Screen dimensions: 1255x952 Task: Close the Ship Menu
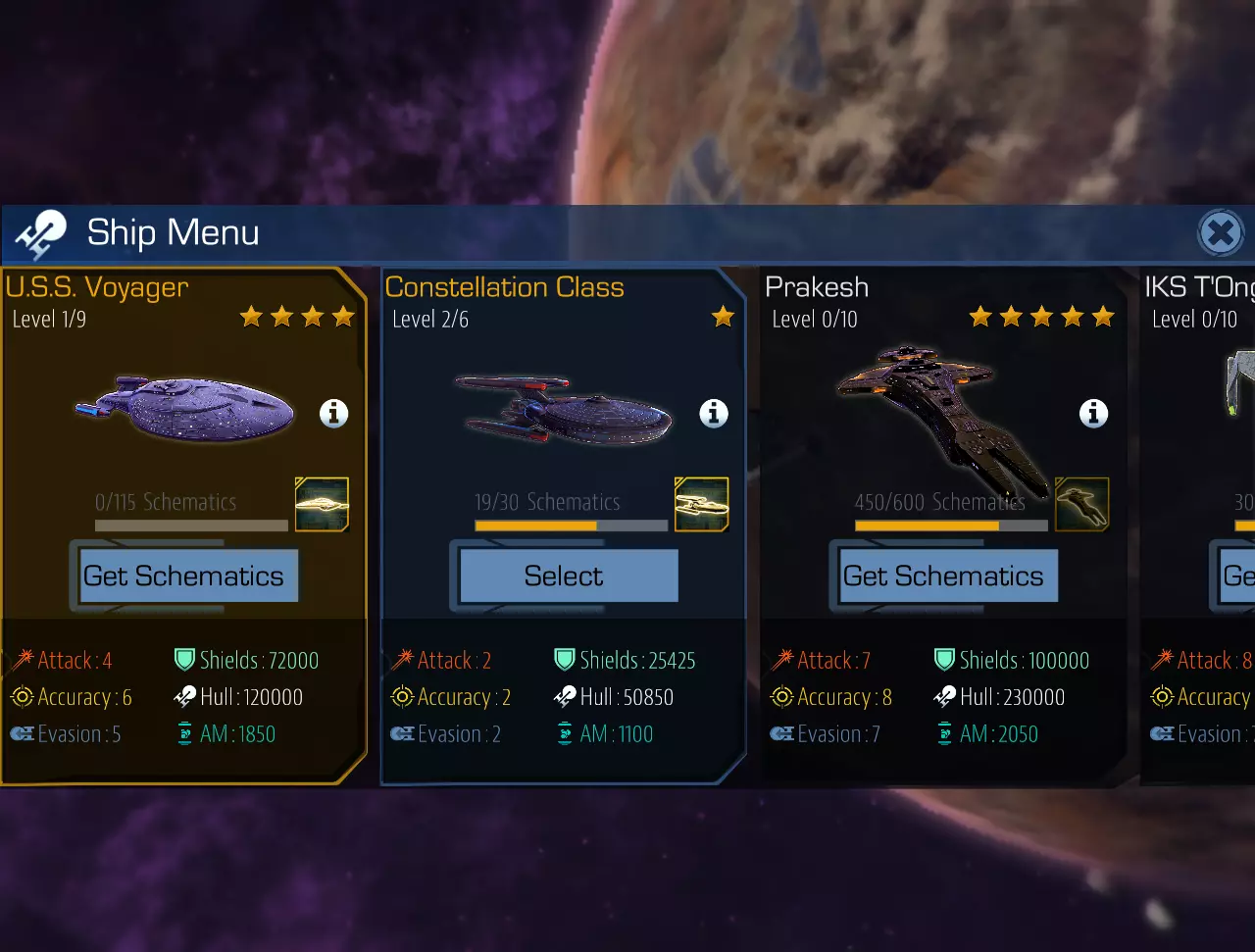tap(1221, 233)
